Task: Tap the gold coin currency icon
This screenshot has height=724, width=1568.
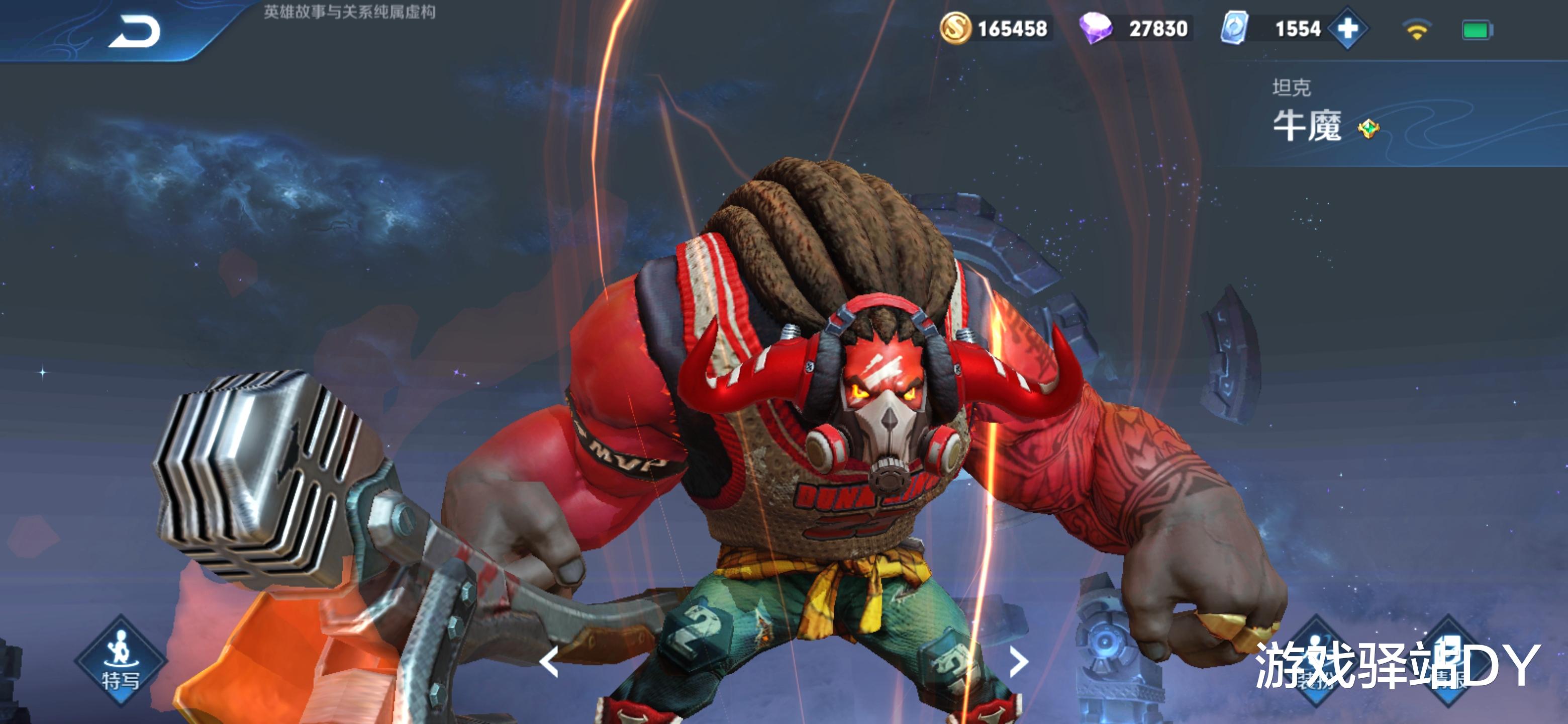Action: coord(955,29)
